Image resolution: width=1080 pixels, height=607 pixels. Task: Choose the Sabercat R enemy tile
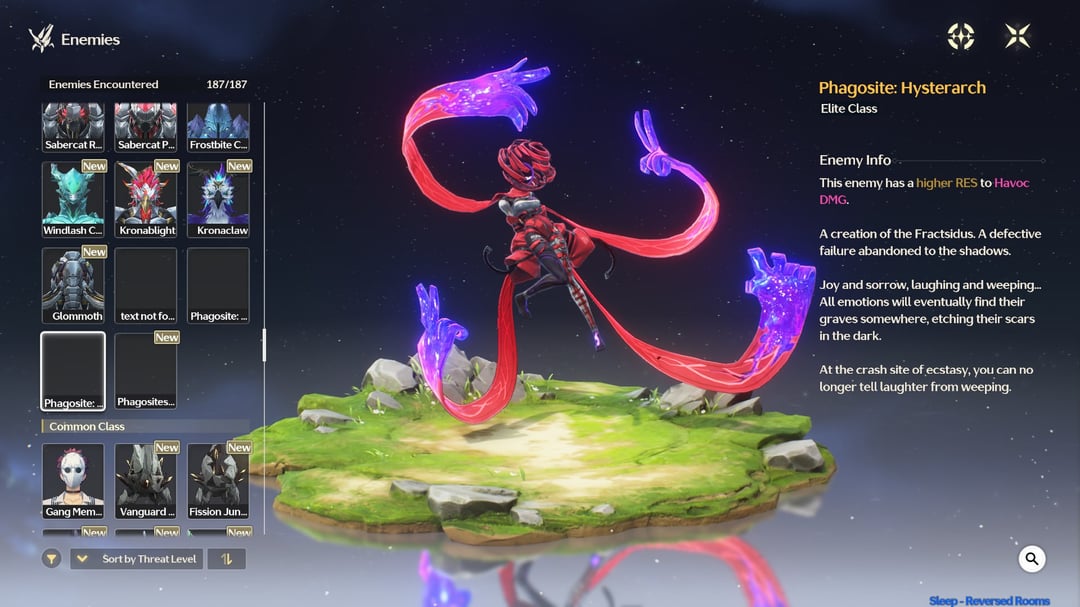(73, 127)
